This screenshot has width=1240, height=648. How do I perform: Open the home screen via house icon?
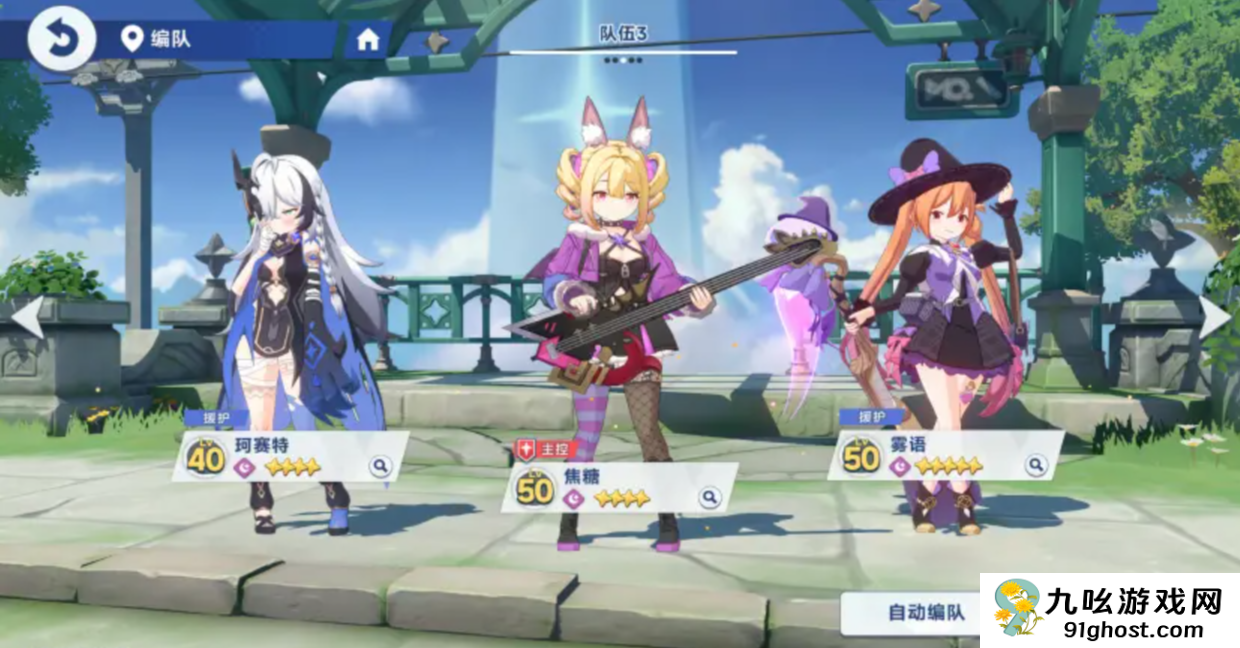point(368,40)
